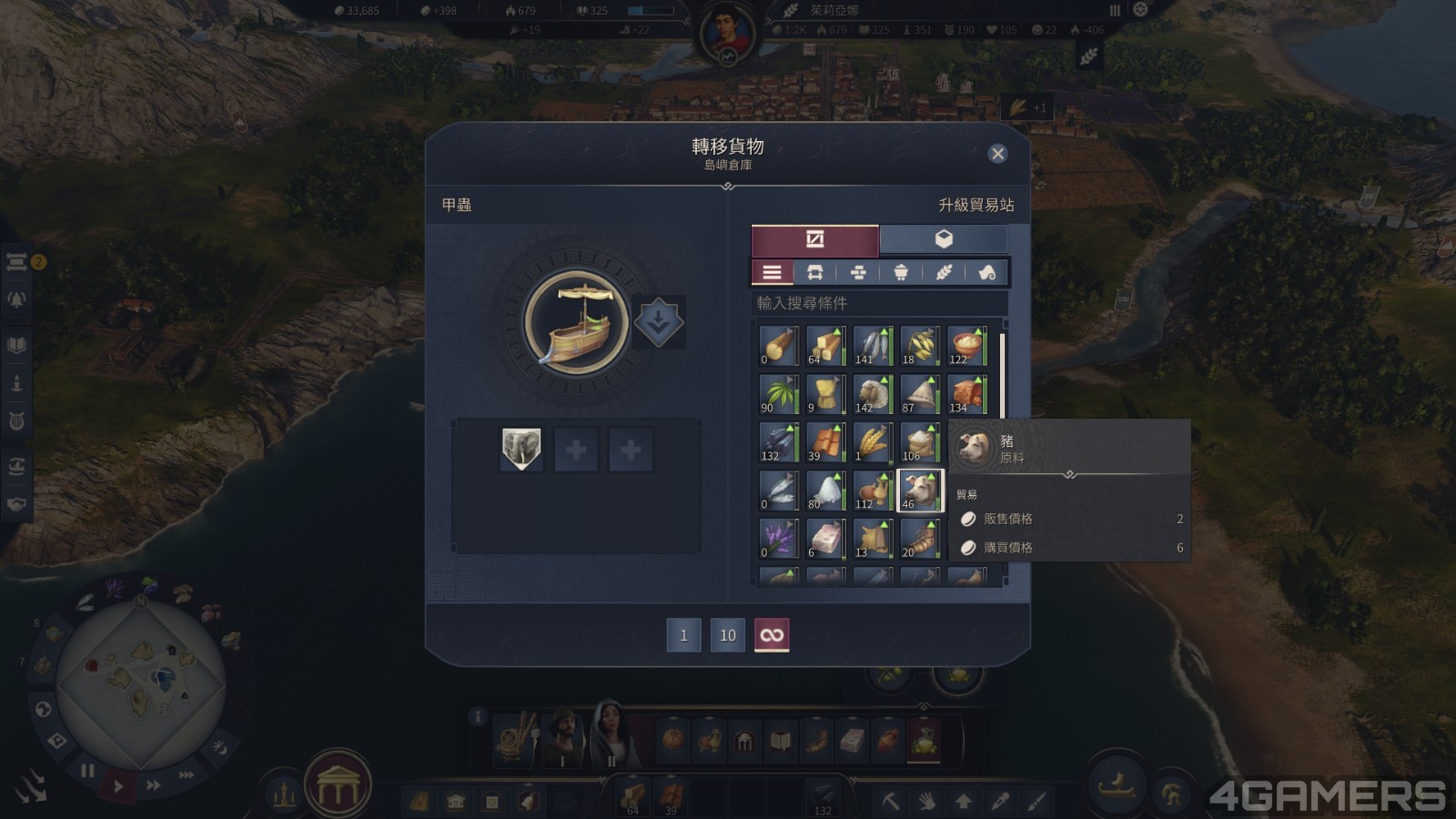Select the sheep goods slot with 142

[872, 394]
